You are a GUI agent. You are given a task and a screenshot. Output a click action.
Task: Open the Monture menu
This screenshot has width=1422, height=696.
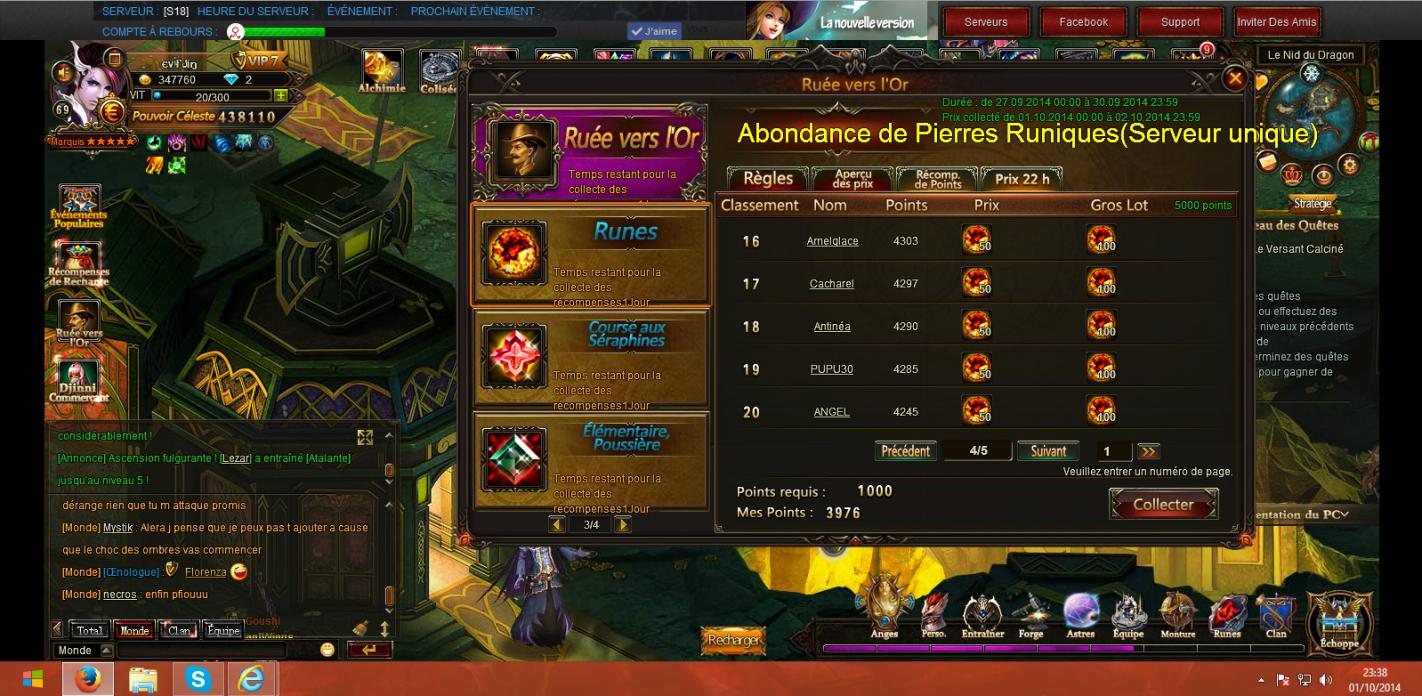click(1177, 615)
